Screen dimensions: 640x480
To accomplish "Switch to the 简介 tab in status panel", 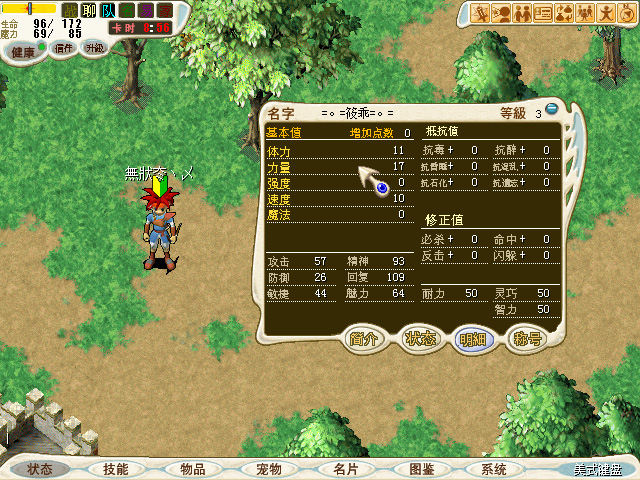I will coord(365,339).
